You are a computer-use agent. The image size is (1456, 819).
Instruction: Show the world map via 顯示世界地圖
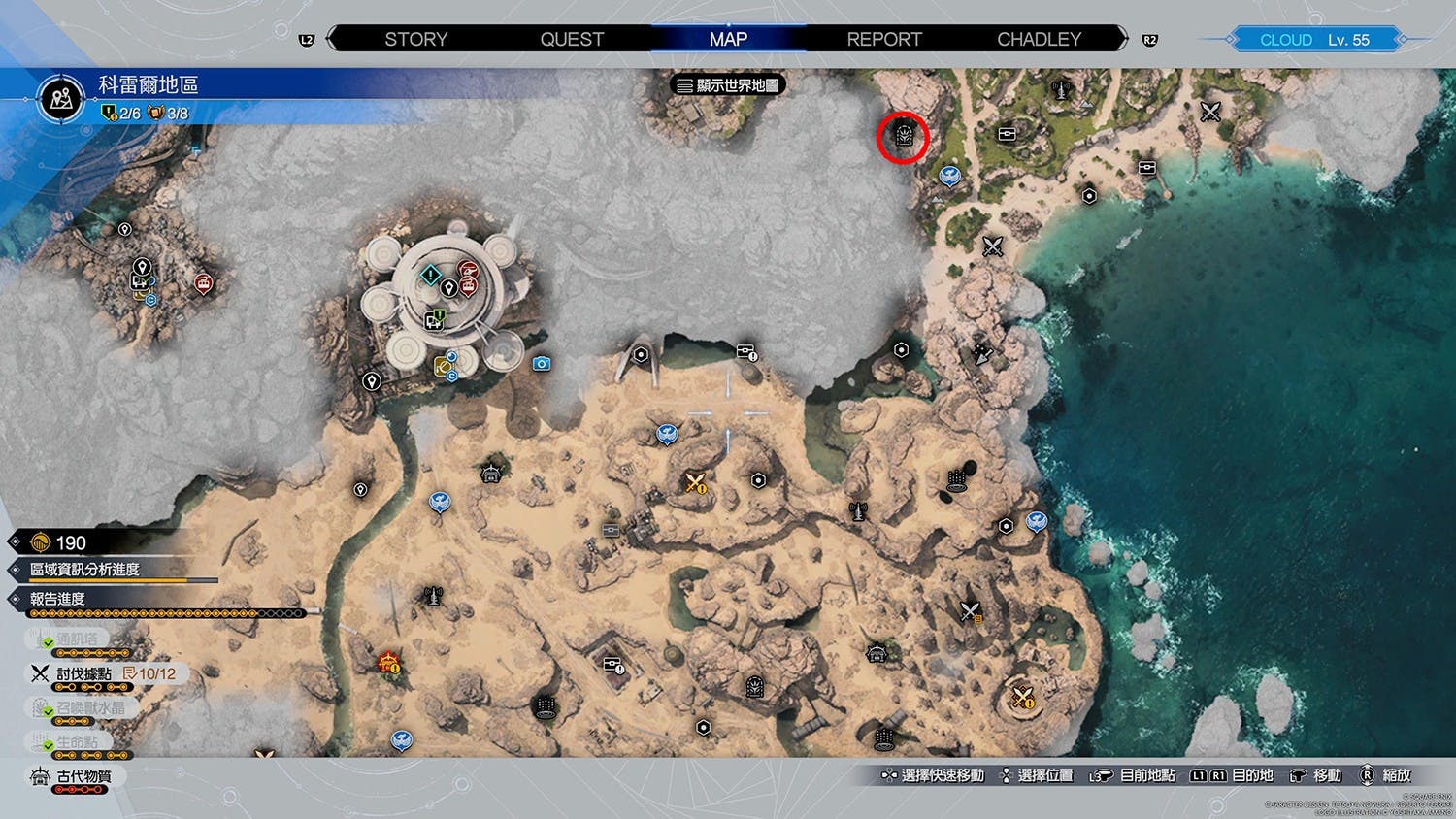pyautogui.click(x=728, y=85)
